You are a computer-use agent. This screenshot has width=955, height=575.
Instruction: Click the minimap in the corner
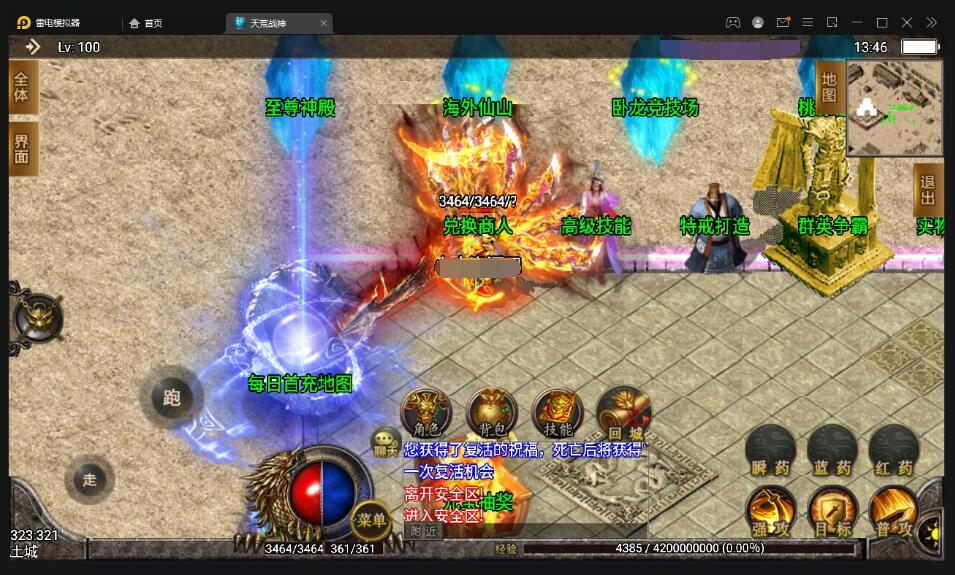click(894, 108)
